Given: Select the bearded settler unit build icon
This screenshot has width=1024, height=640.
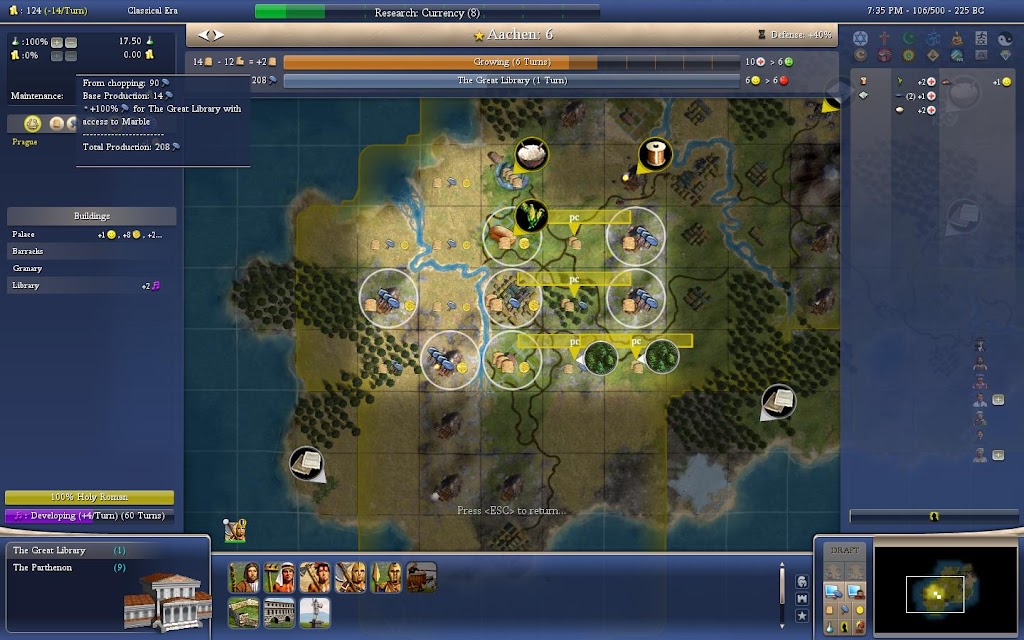Looking at the screenshot, I should pos(244,577).
